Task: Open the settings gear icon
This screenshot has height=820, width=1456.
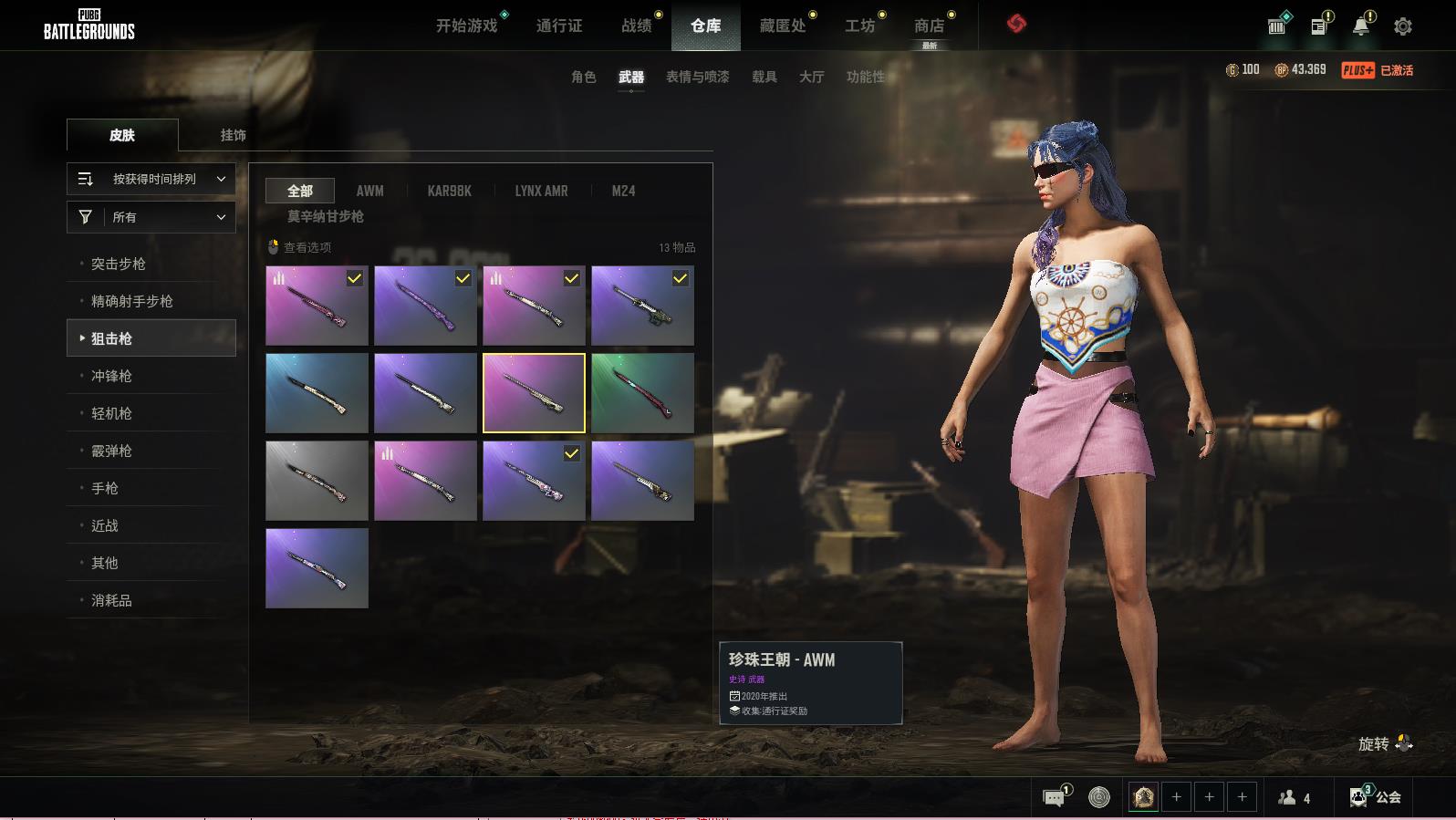Action: [1402, 26]
